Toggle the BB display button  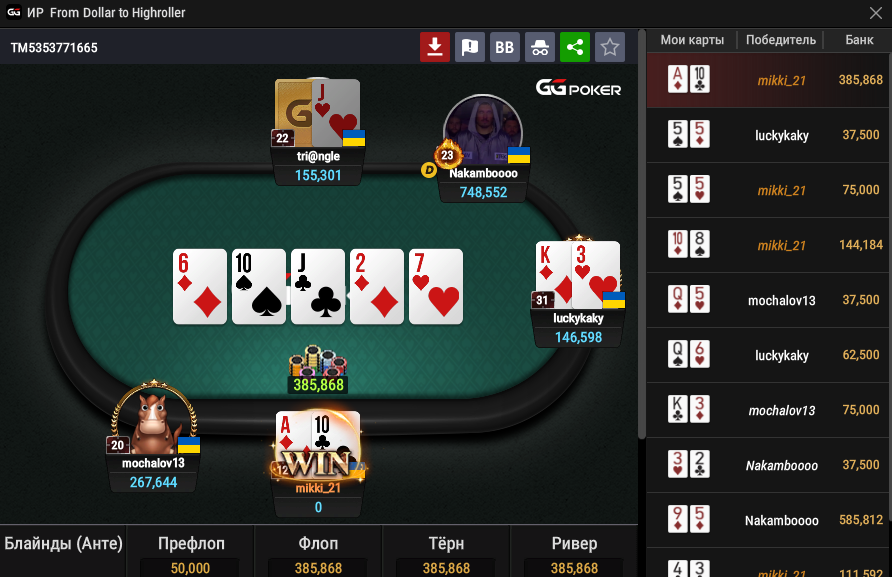coord(504,46)
